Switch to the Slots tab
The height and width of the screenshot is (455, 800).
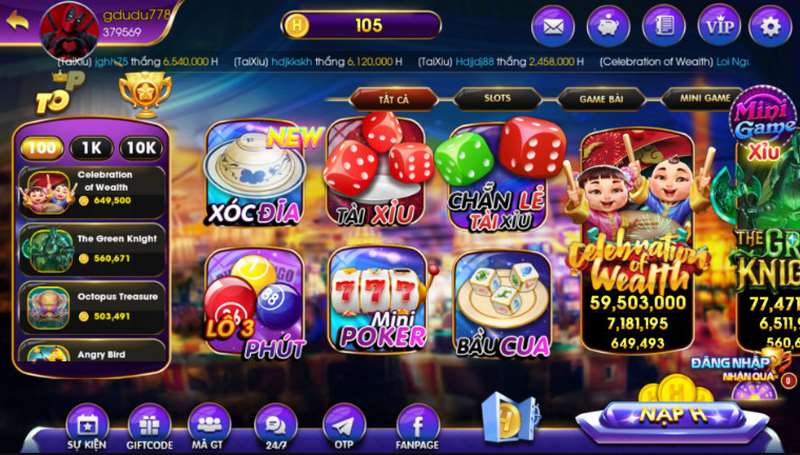tap(497, 98)
